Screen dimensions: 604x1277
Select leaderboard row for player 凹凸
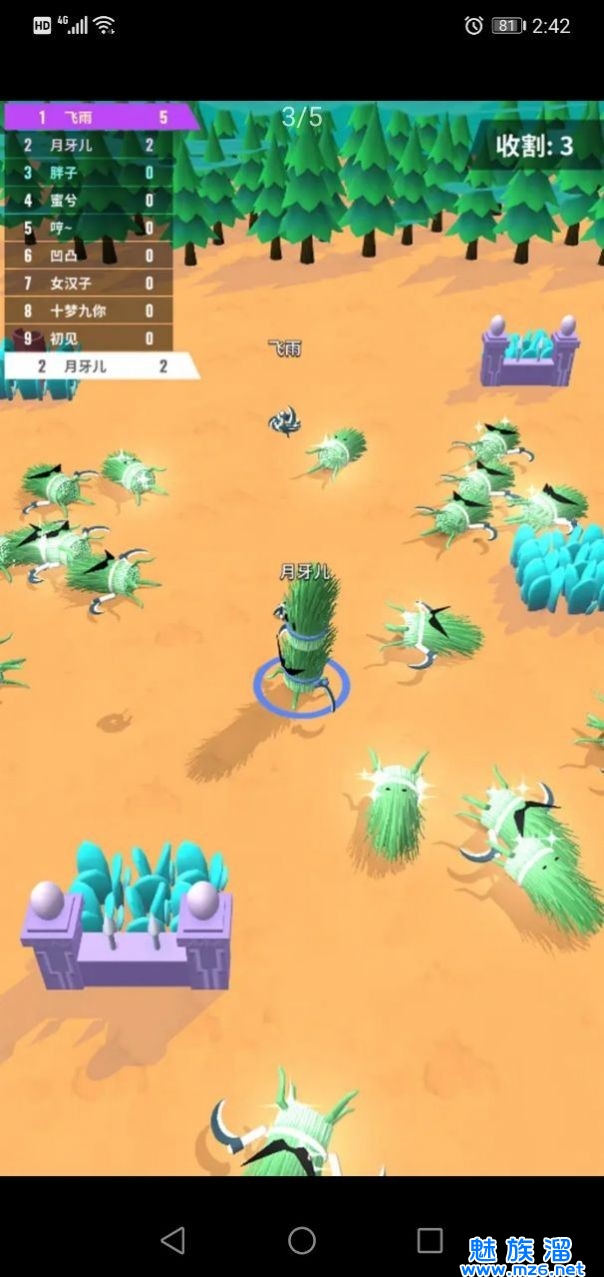tap(88, 256)
